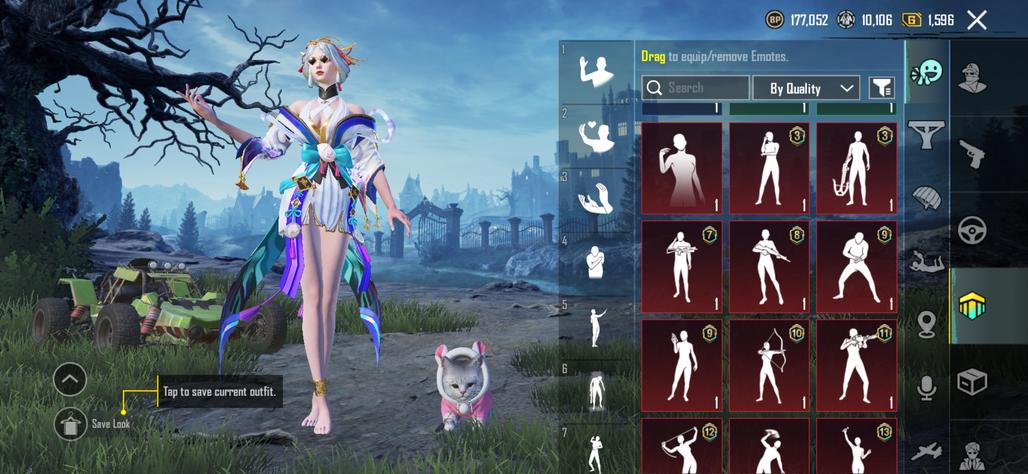Select the clapping hands emote in slot 3
The image size is (1028, 474).
[x=598, y=198]
